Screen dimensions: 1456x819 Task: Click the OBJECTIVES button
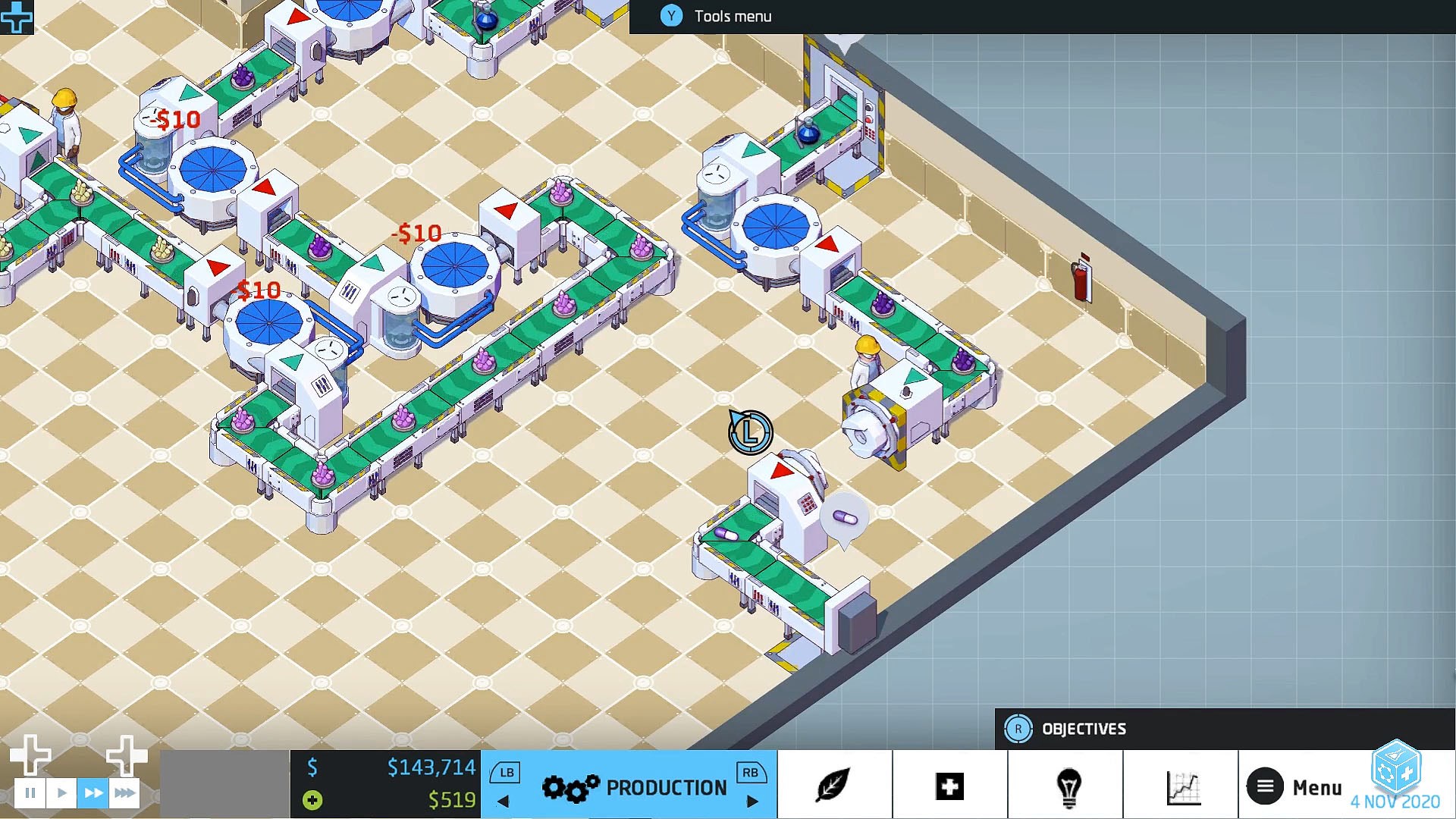tap(1084, 728)
